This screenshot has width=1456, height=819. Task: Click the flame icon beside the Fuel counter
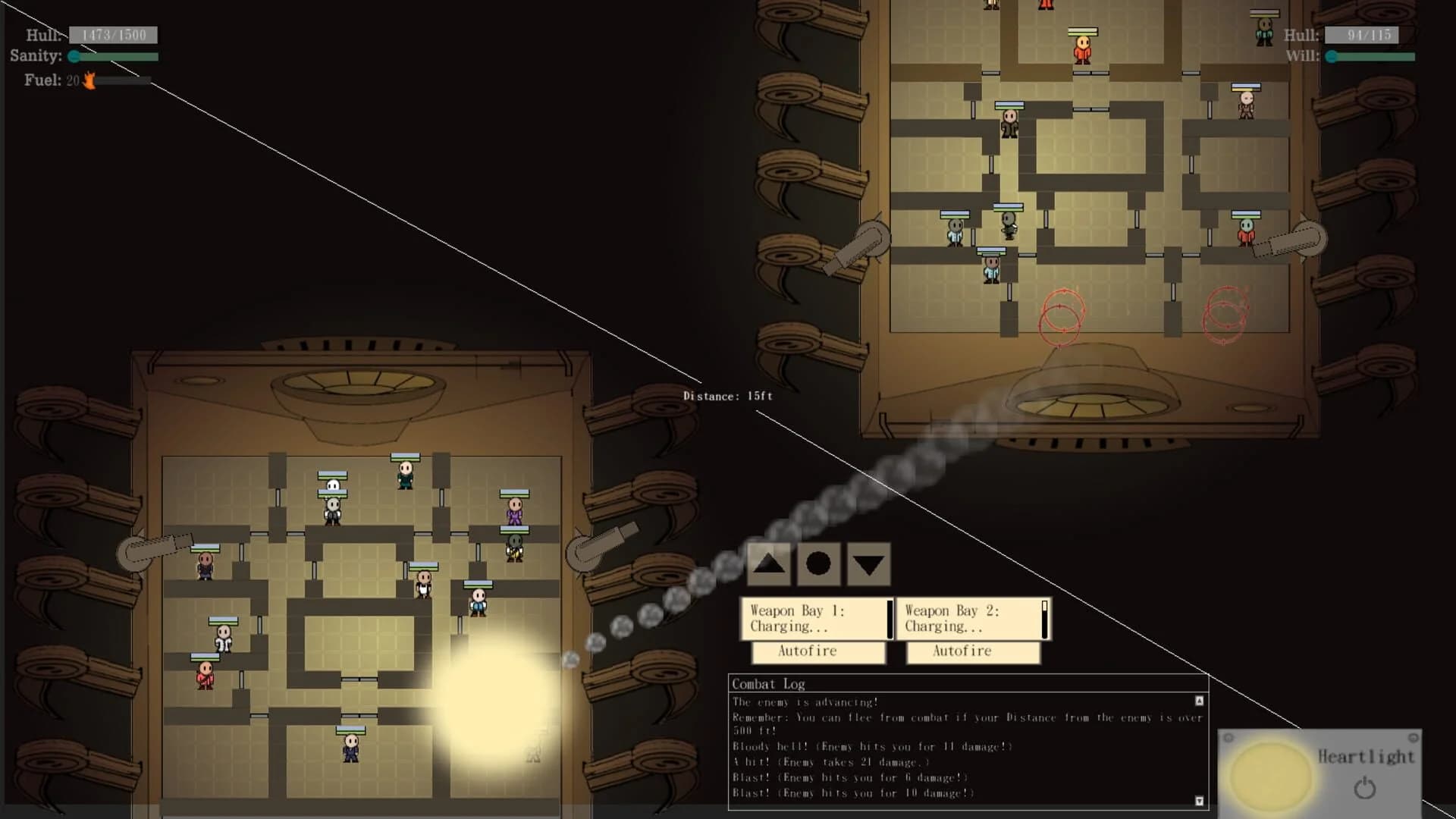89,81
